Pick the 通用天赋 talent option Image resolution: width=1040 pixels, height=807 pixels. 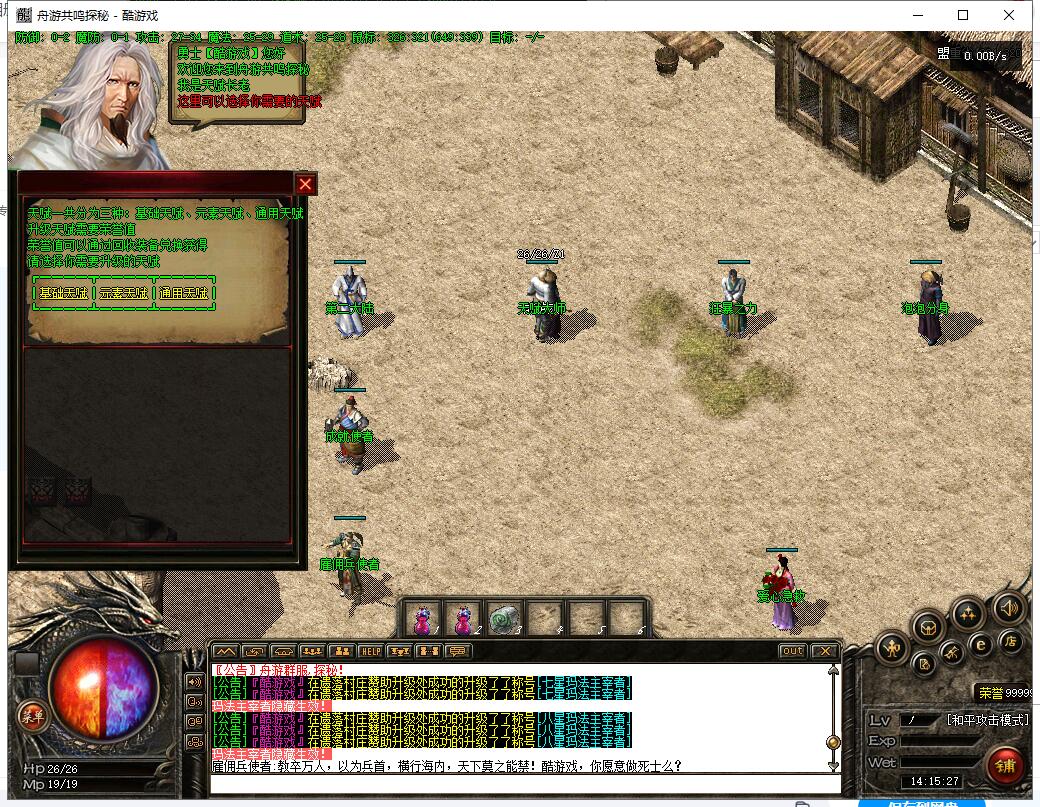point(184,294)
